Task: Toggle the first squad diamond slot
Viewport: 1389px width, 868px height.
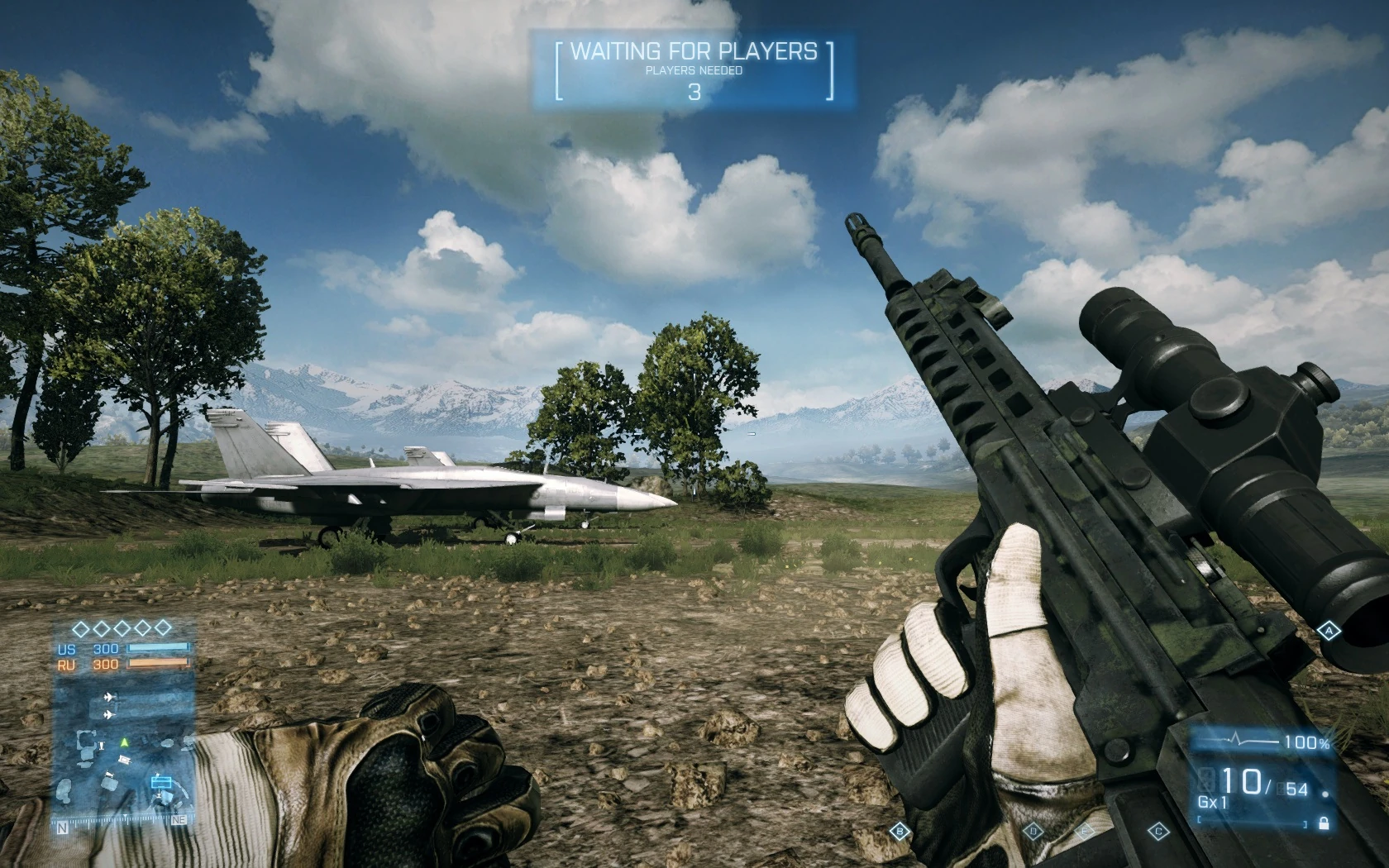Action: tap(80, 627)
